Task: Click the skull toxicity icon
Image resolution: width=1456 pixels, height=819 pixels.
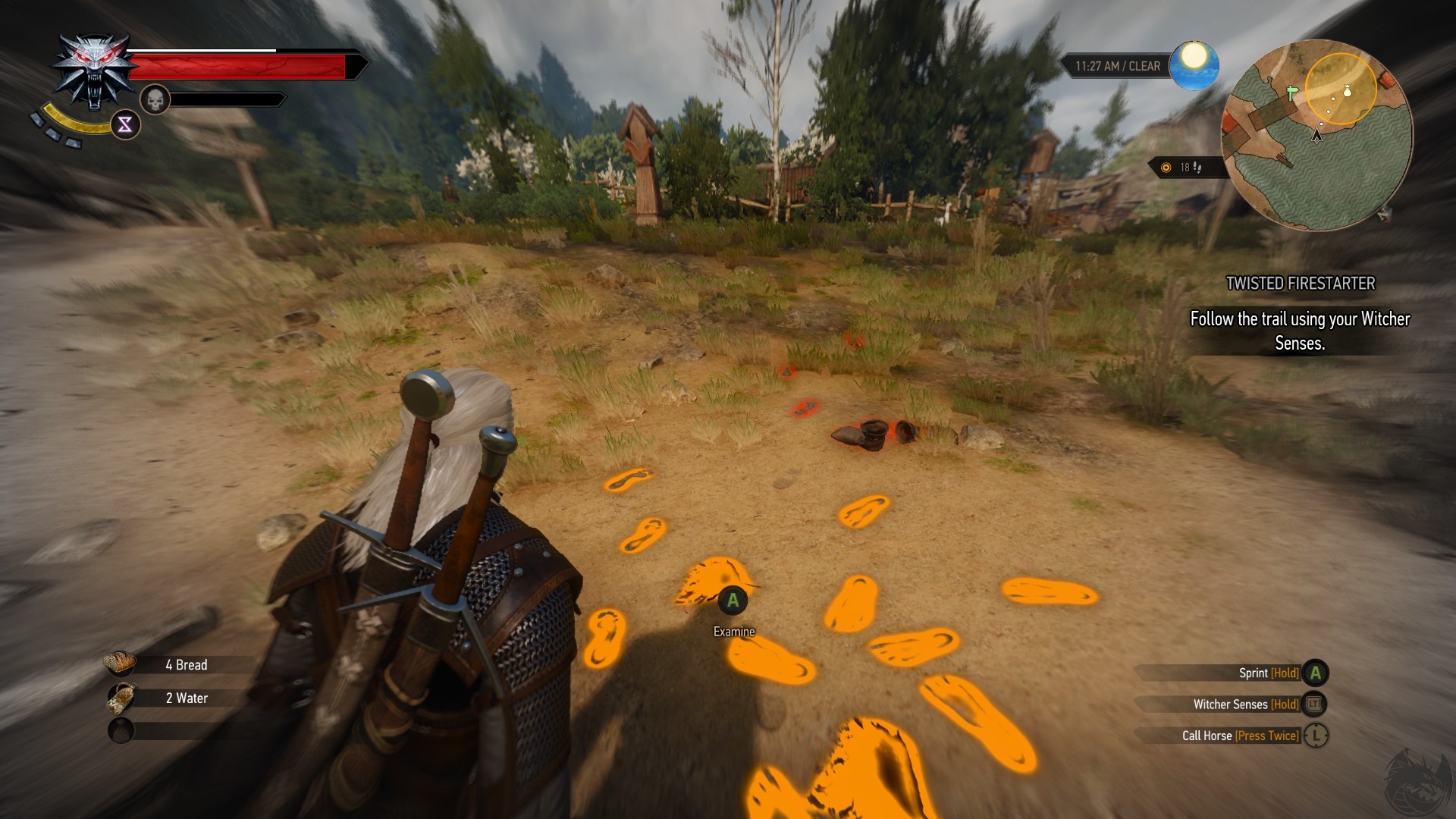Action: (155, 99)
